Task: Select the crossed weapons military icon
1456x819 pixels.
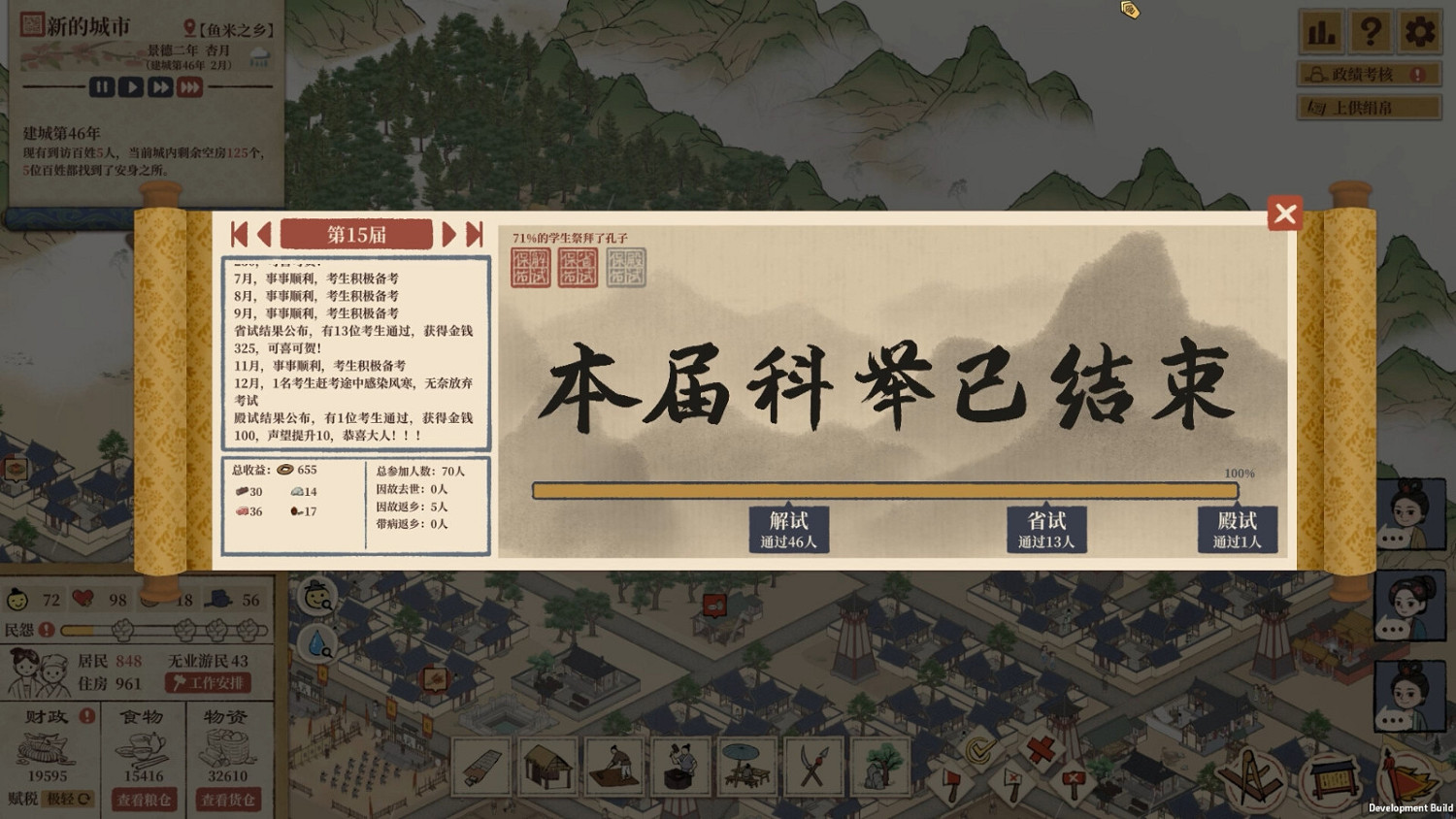Action: (813, 767)
